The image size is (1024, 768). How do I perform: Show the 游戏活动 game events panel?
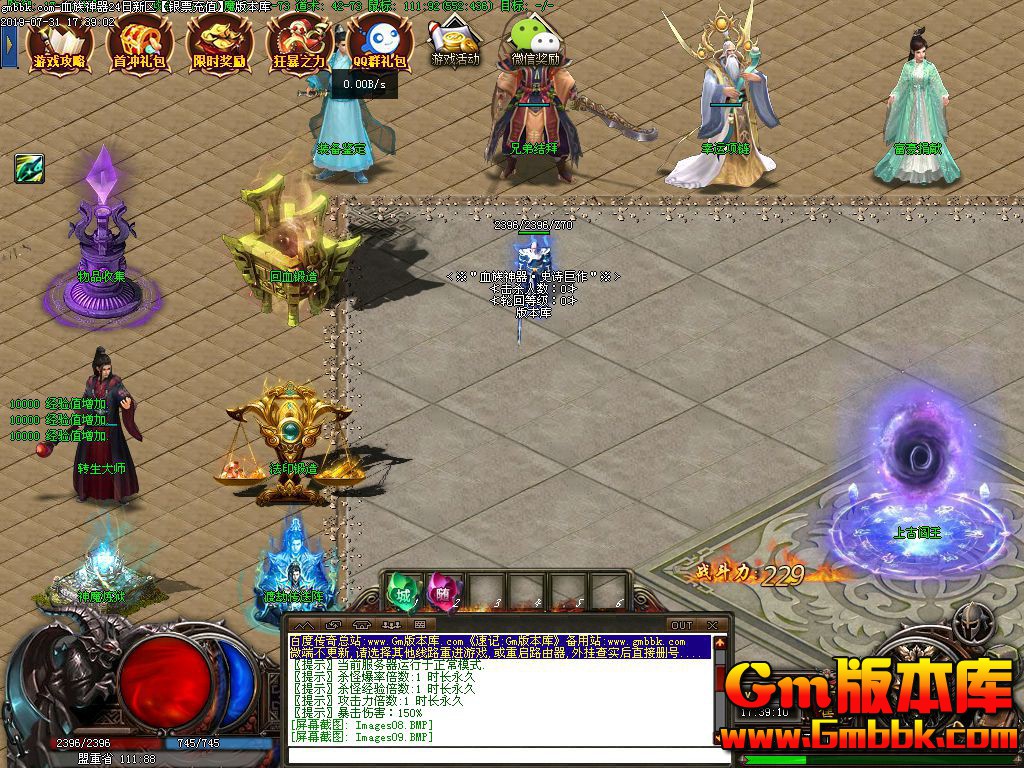tap(456, 42)
